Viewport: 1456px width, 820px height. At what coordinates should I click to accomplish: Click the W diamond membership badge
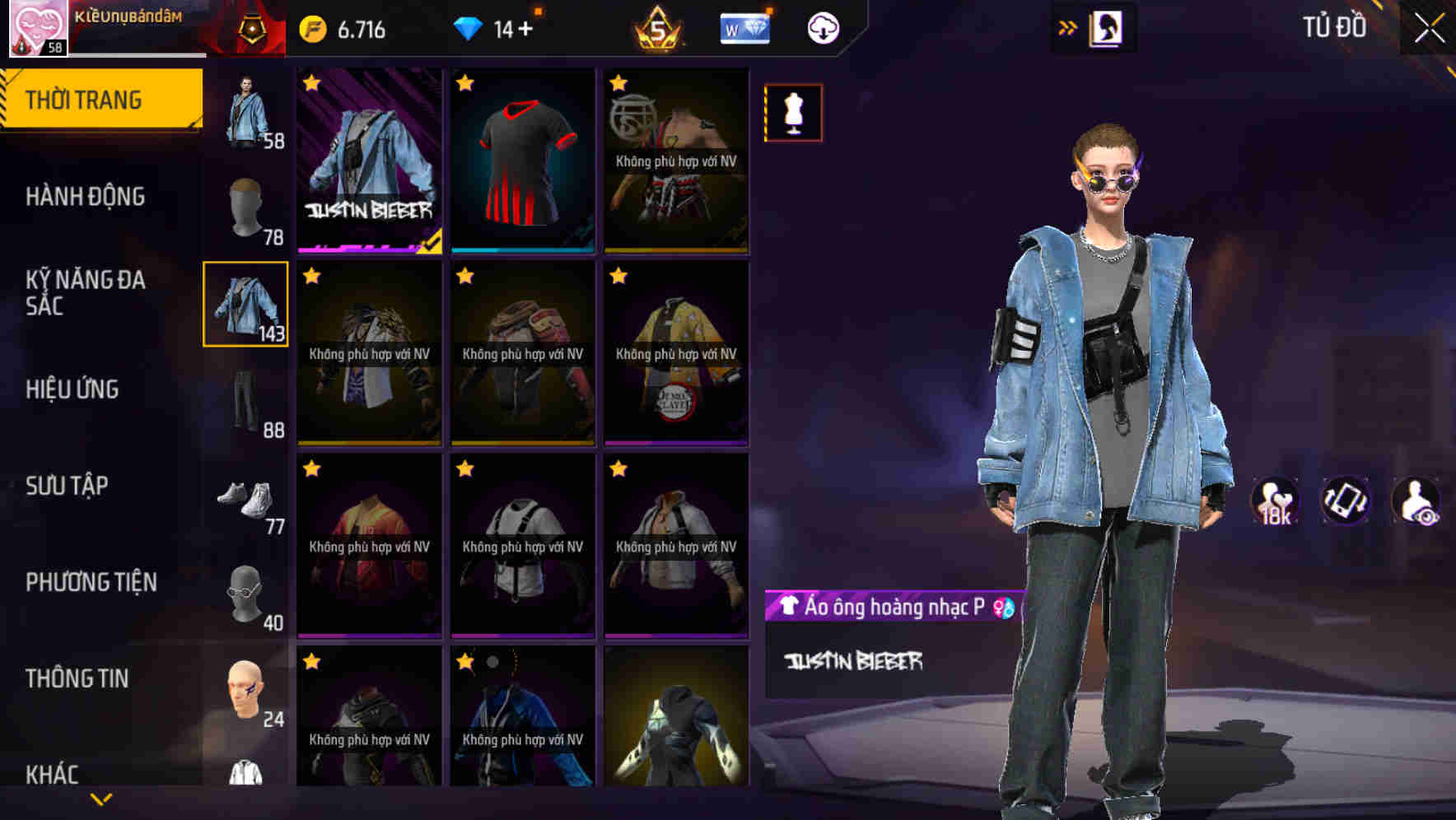tap(744, 27)
